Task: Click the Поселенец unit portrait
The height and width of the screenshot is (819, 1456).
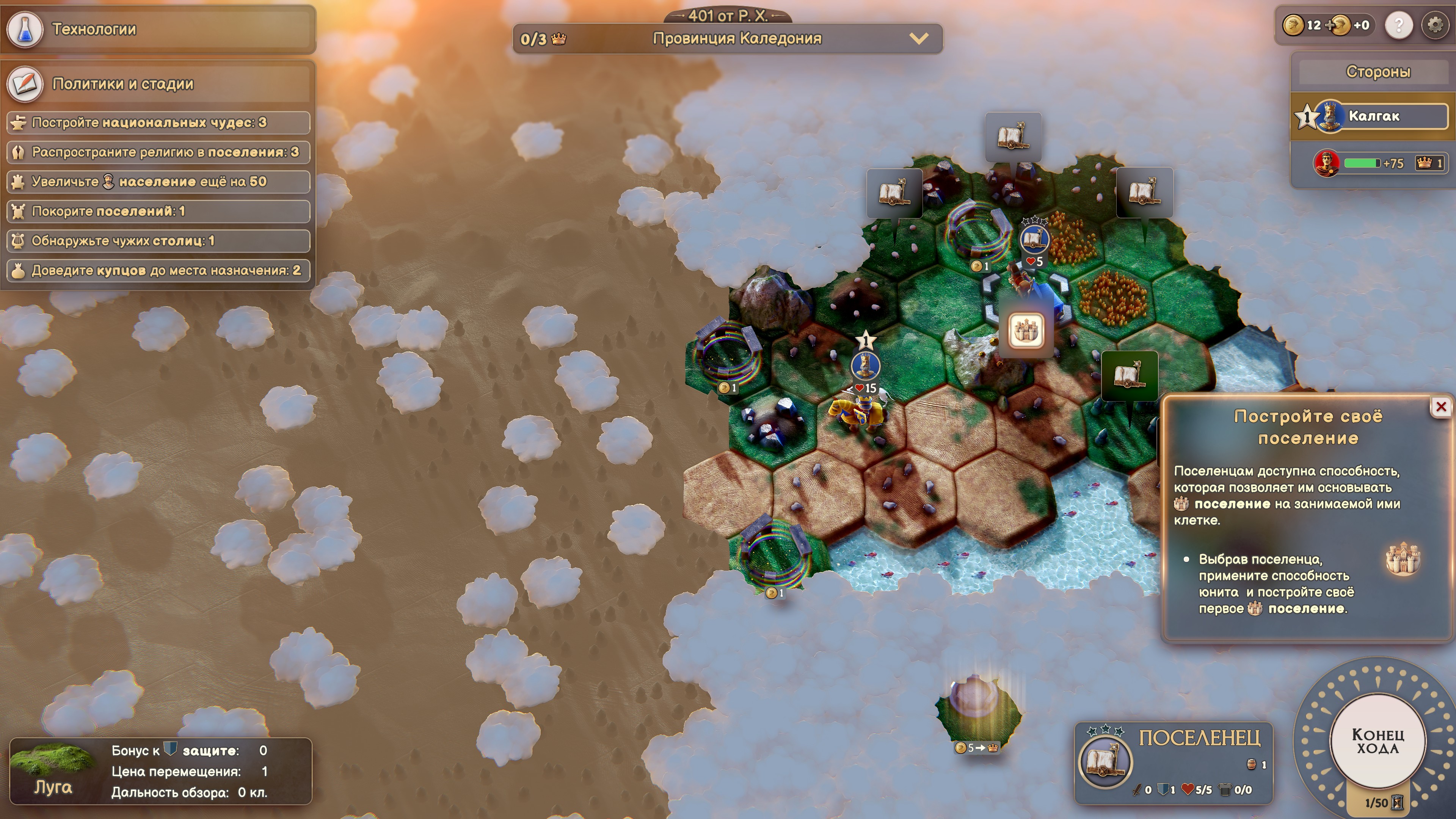Action: click(x=1105, y=761)
